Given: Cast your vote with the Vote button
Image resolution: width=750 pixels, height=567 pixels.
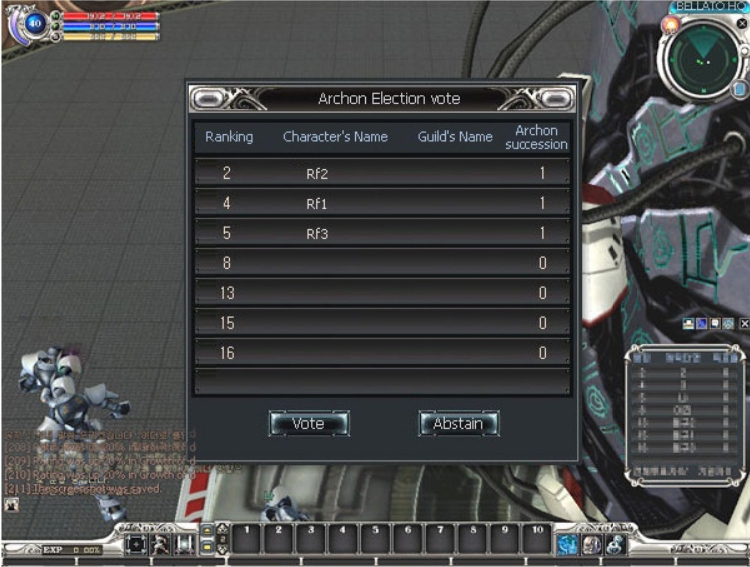Looking at the screenshot, I should 309,424.
